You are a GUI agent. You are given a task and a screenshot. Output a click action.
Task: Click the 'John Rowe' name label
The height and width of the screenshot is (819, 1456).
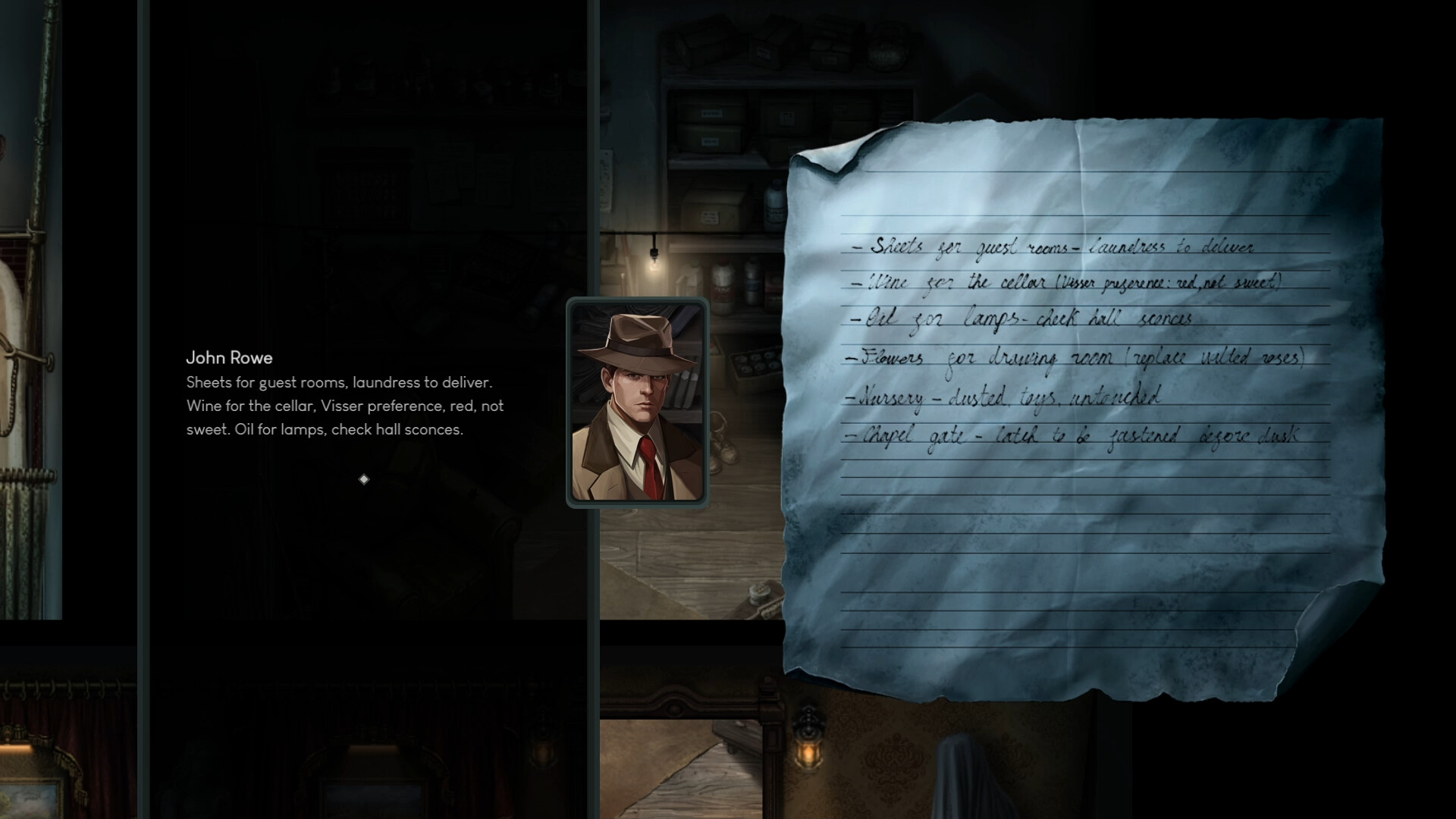[x=230, y=358]
